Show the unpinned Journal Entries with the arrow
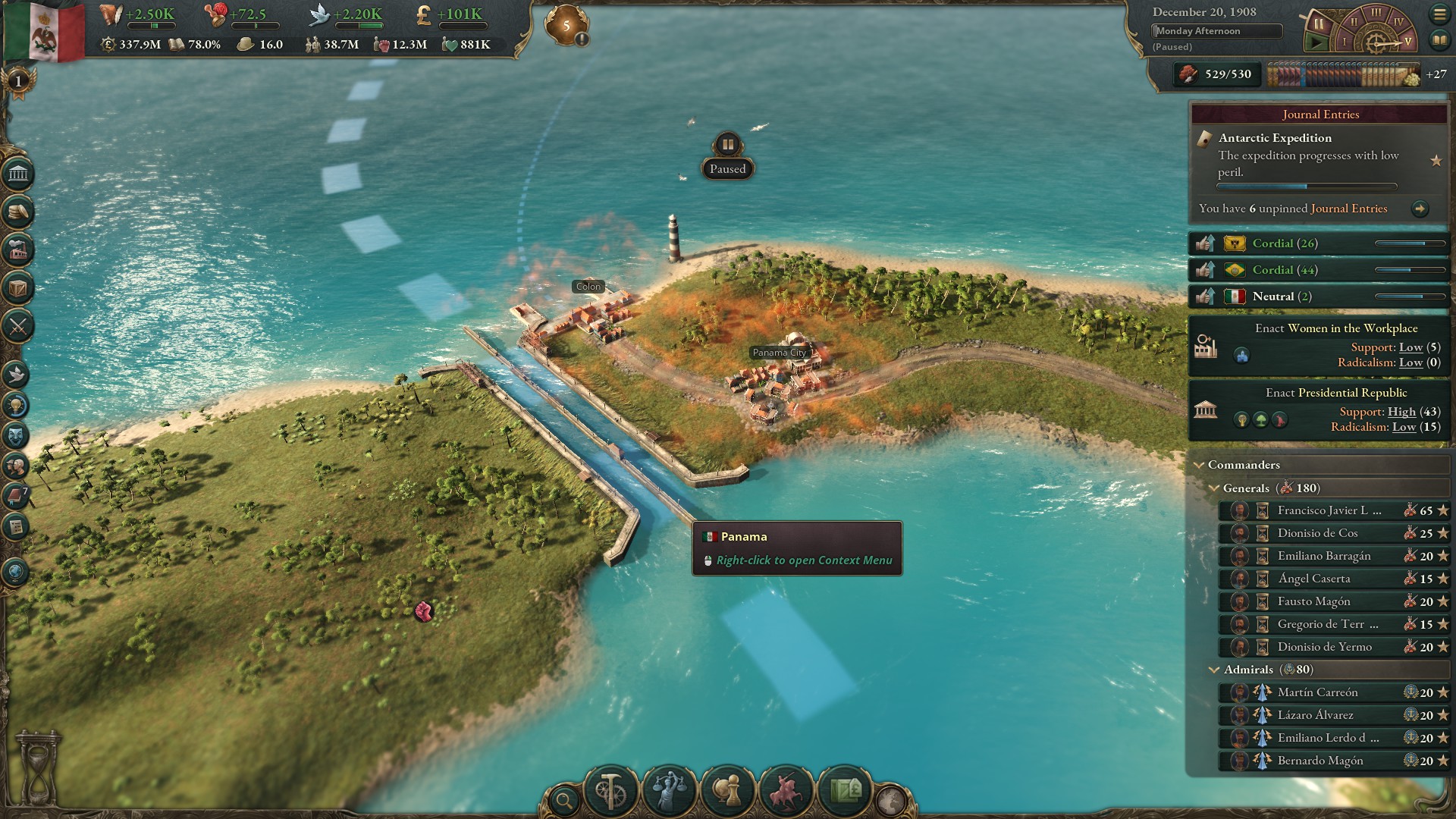Viewport: 1456px width, 819px height. (1420, 209)
